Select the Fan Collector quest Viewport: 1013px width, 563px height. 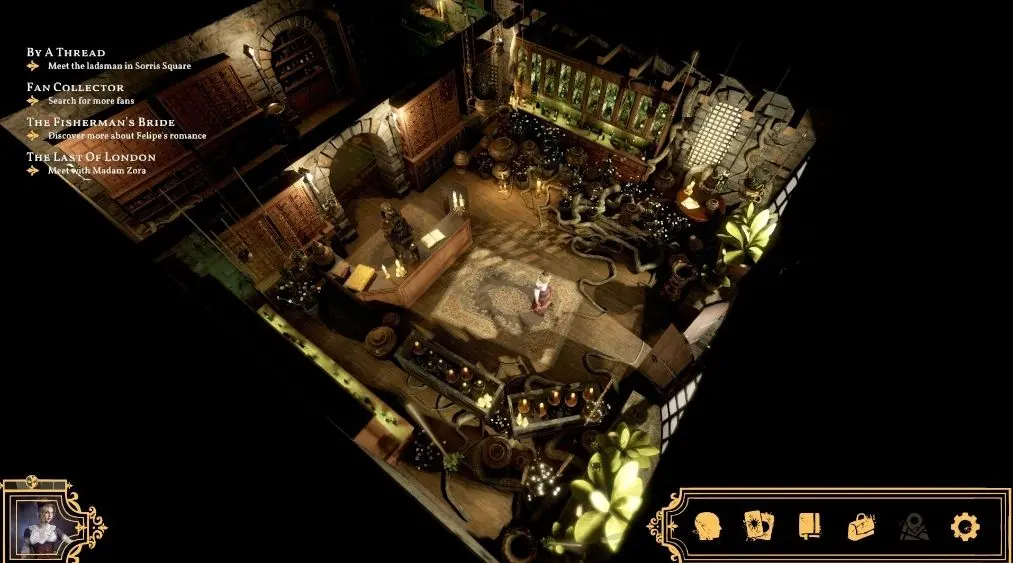pyautogui.click(x=75, y=87)
